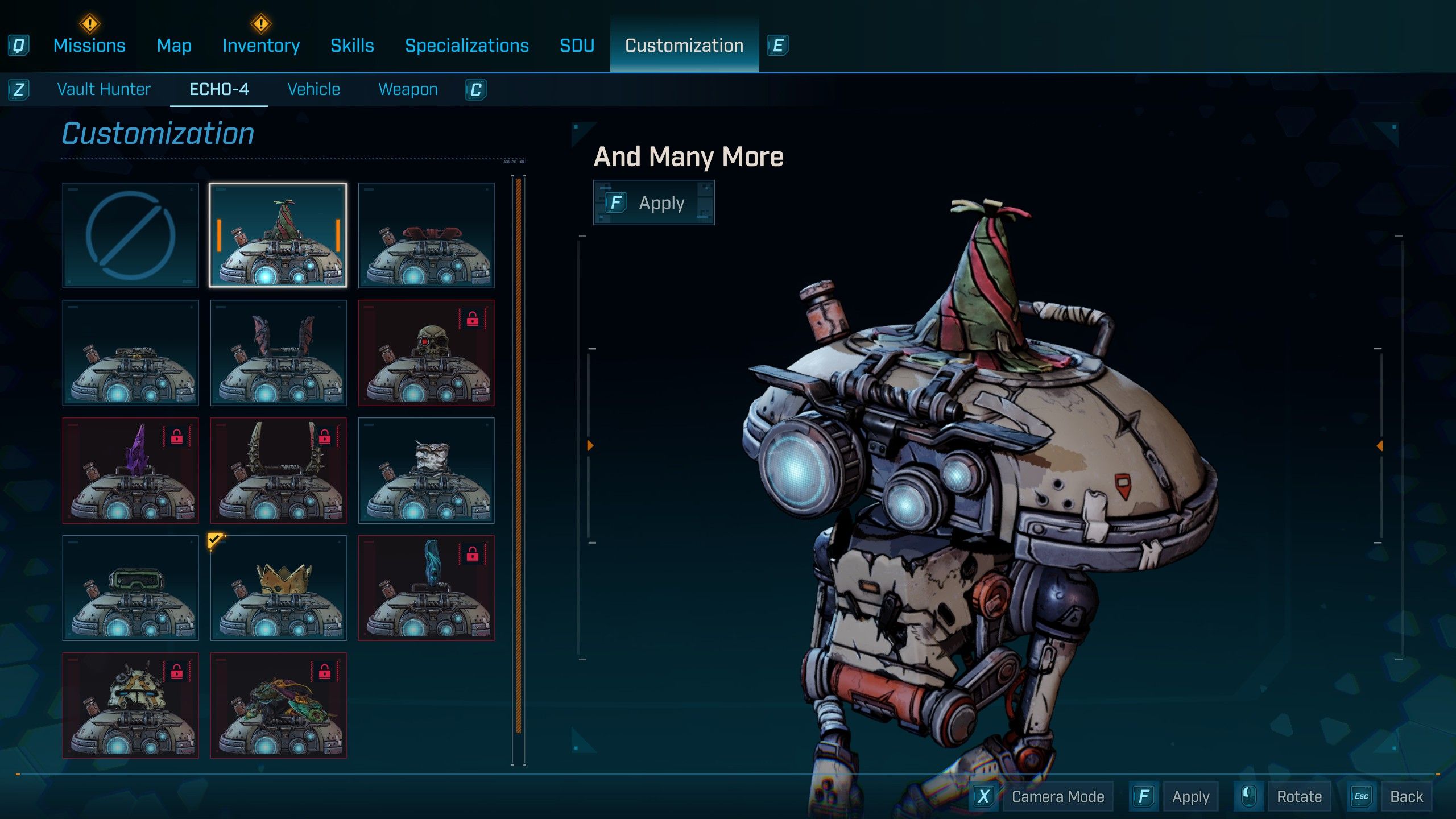Select the bat wings ECHO-4 attachment
The height and width of the screenshot is (819, 1456).
[278, 353]
